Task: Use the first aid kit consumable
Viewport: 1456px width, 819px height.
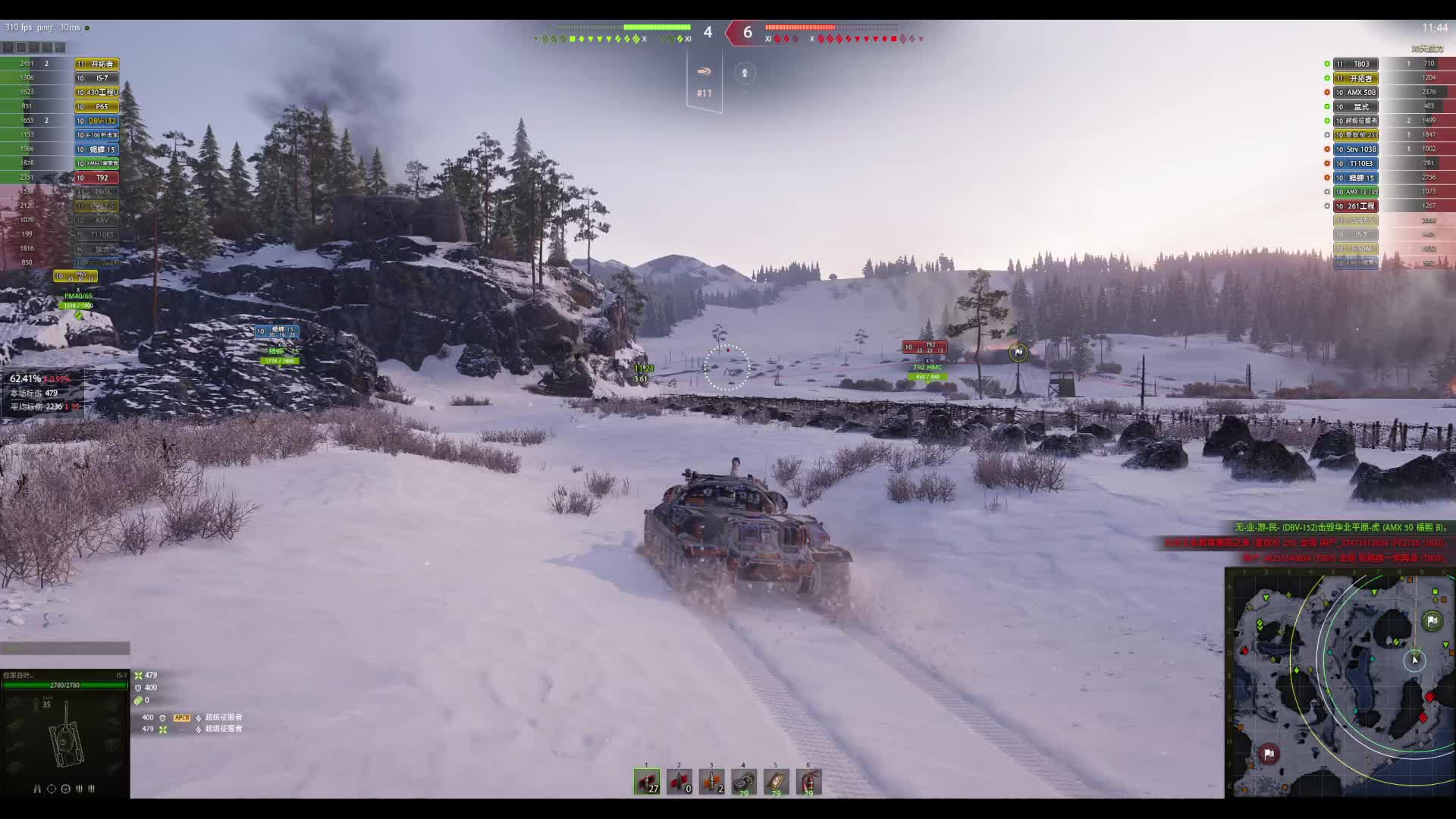Action: tap(776, 781)
